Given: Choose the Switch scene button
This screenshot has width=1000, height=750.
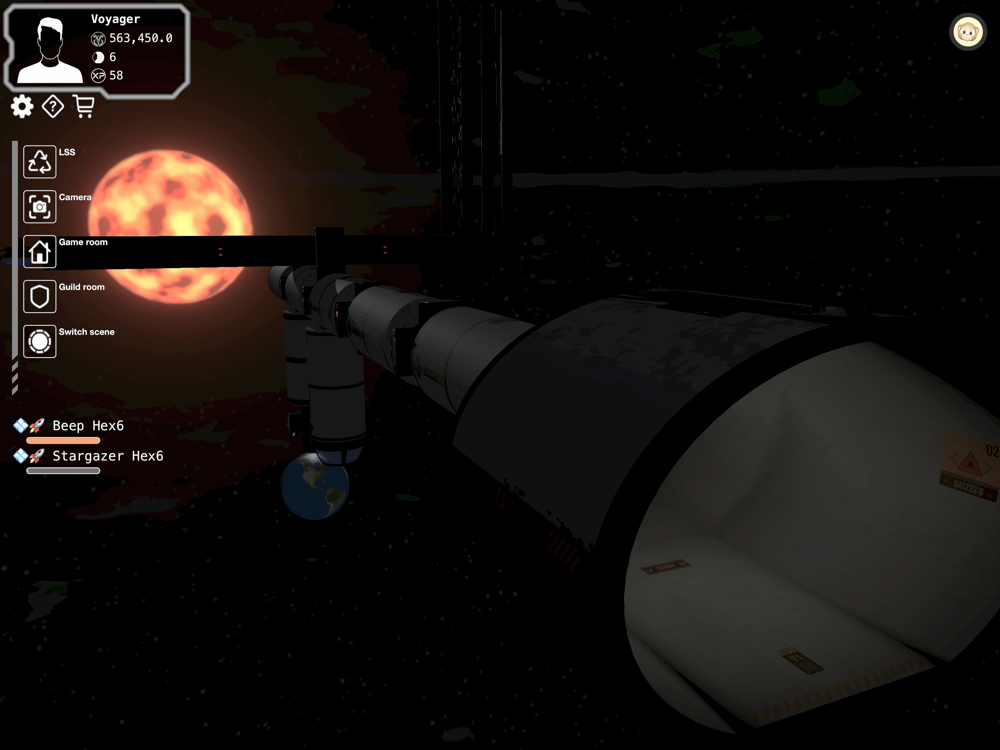Looking at the screenshot, I should tap(40, 342).
